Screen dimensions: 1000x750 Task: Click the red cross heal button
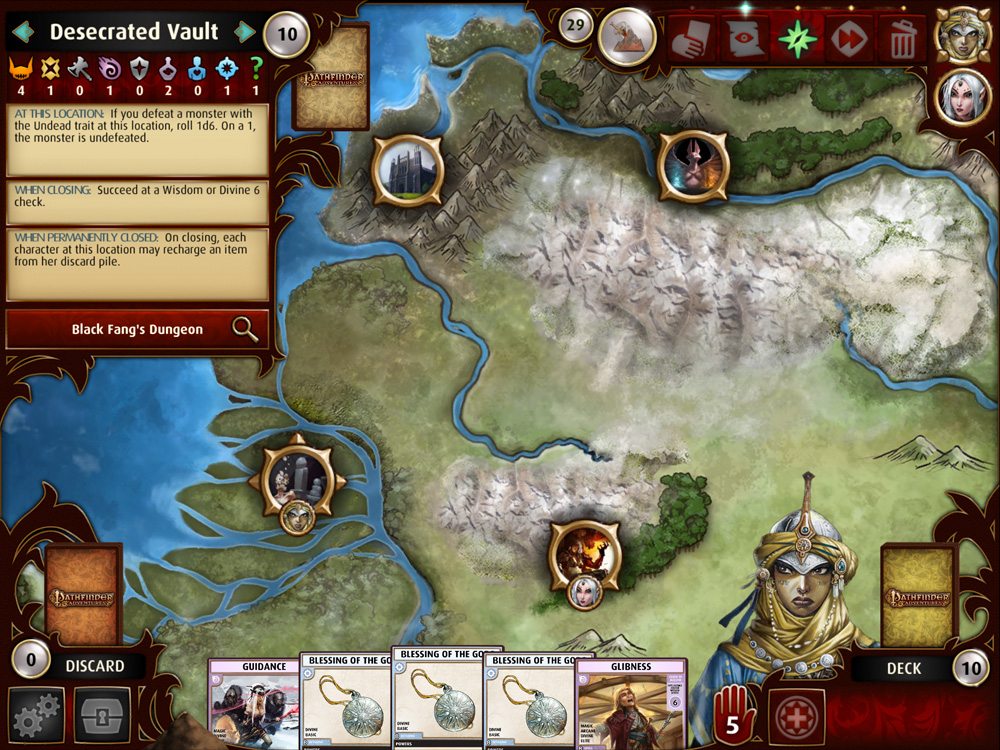click(797, 716)
